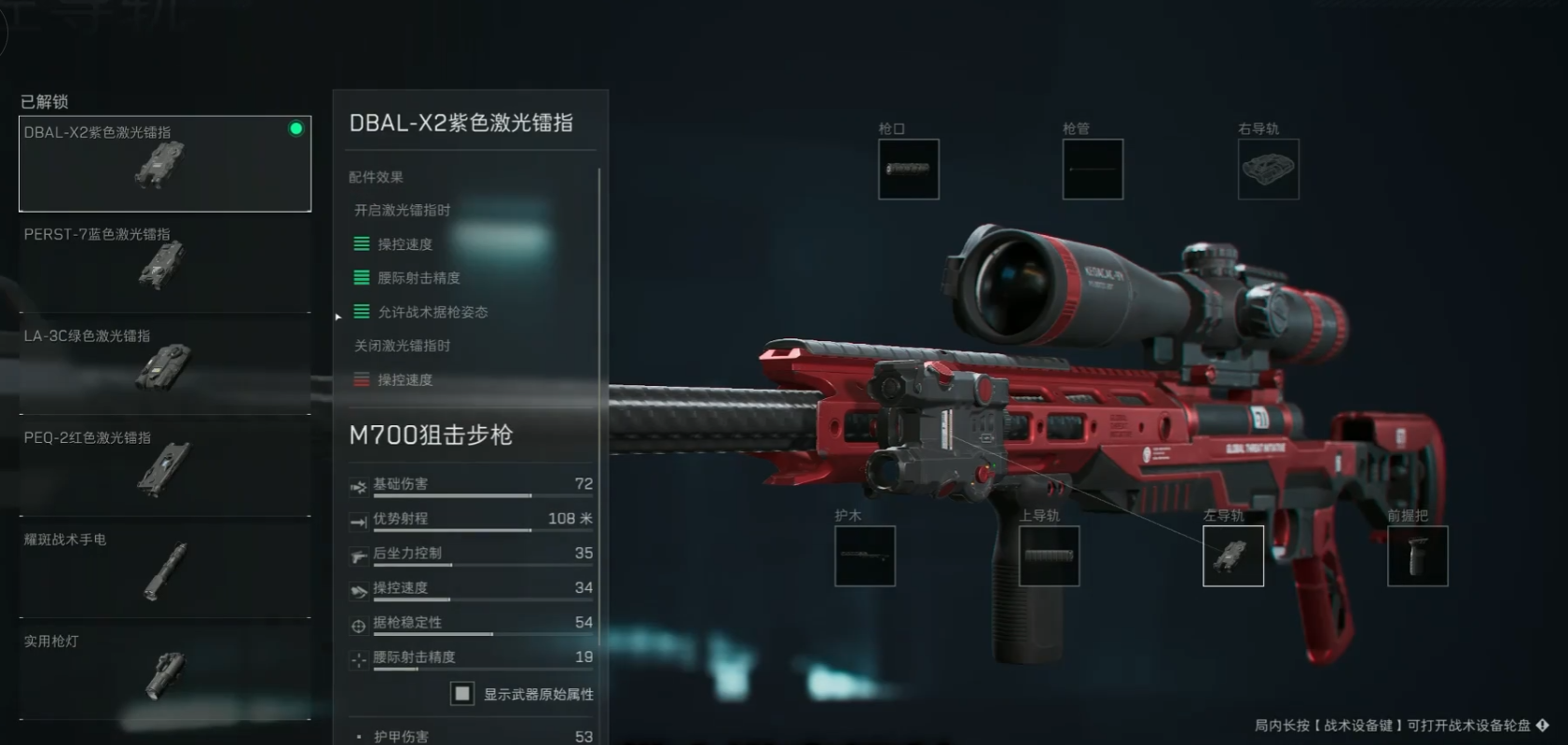The image size is (1568, 745).
Task: Click the green equipped indicator on DBAL-X2
Action: click(x=297, y=129)
